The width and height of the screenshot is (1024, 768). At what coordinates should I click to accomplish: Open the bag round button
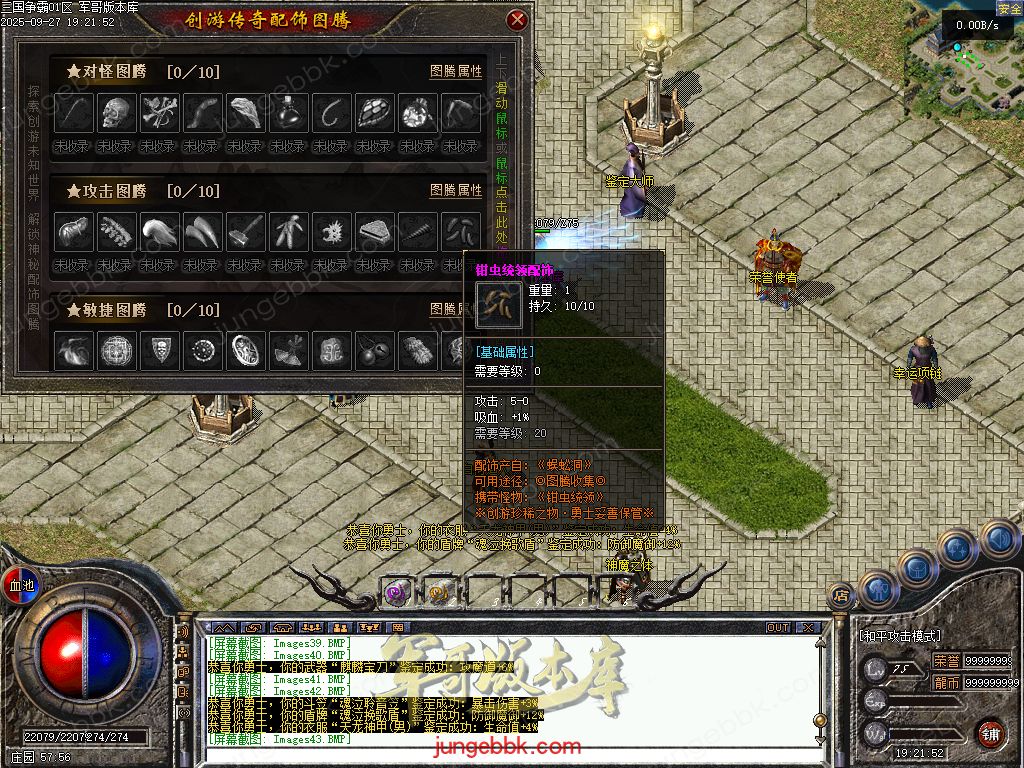[916, 567]
